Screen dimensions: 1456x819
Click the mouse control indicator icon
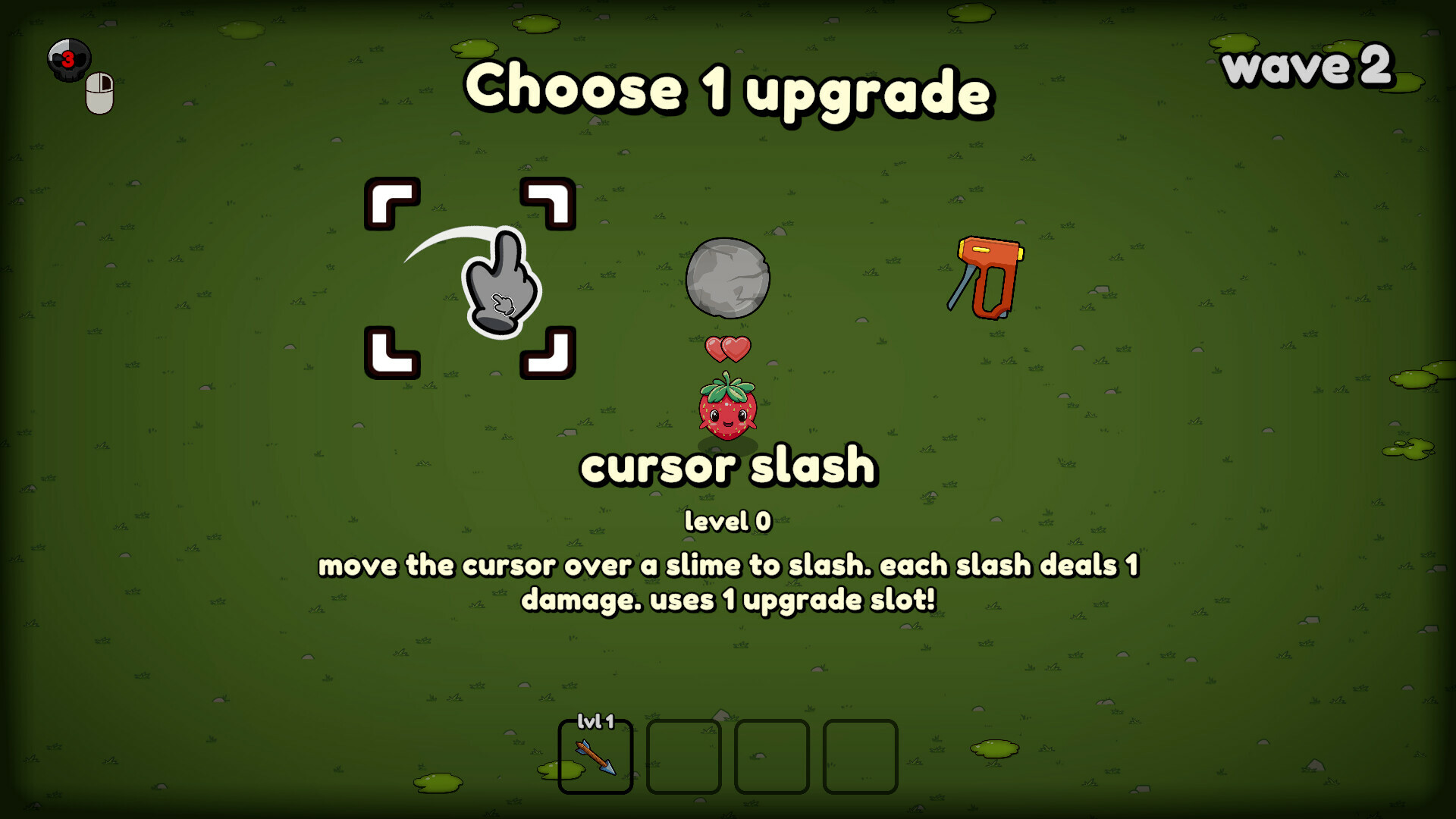pos(99,91)
